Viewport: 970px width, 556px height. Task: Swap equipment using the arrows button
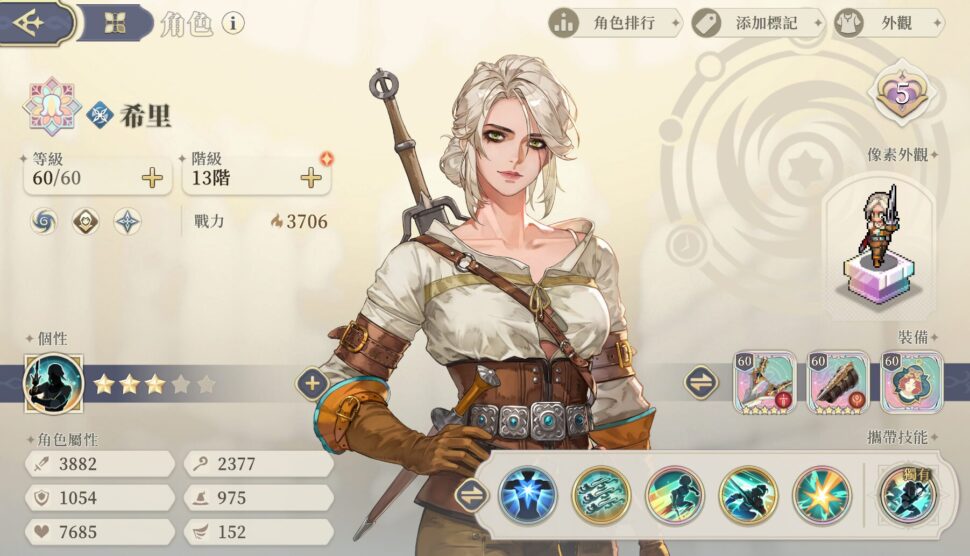701,382
